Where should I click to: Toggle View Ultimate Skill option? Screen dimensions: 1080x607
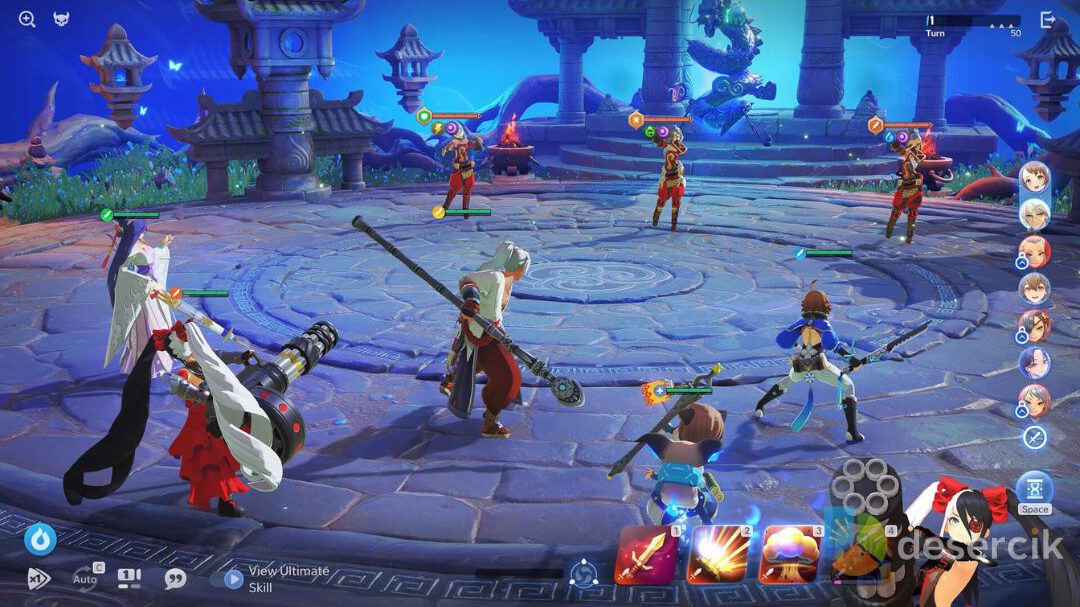pos(233,578)
